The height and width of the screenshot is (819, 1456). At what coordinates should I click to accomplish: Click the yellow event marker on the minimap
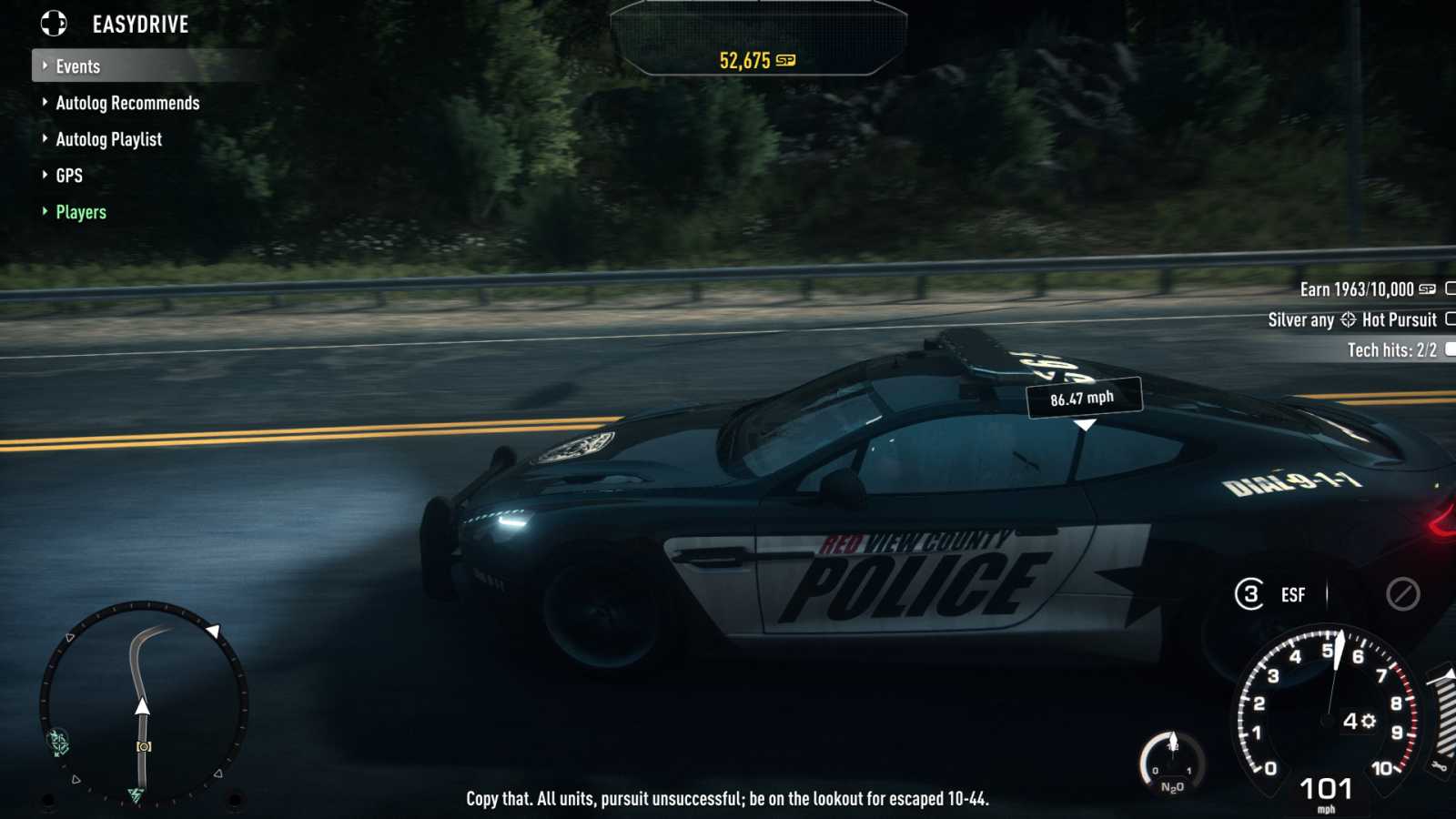144,746
